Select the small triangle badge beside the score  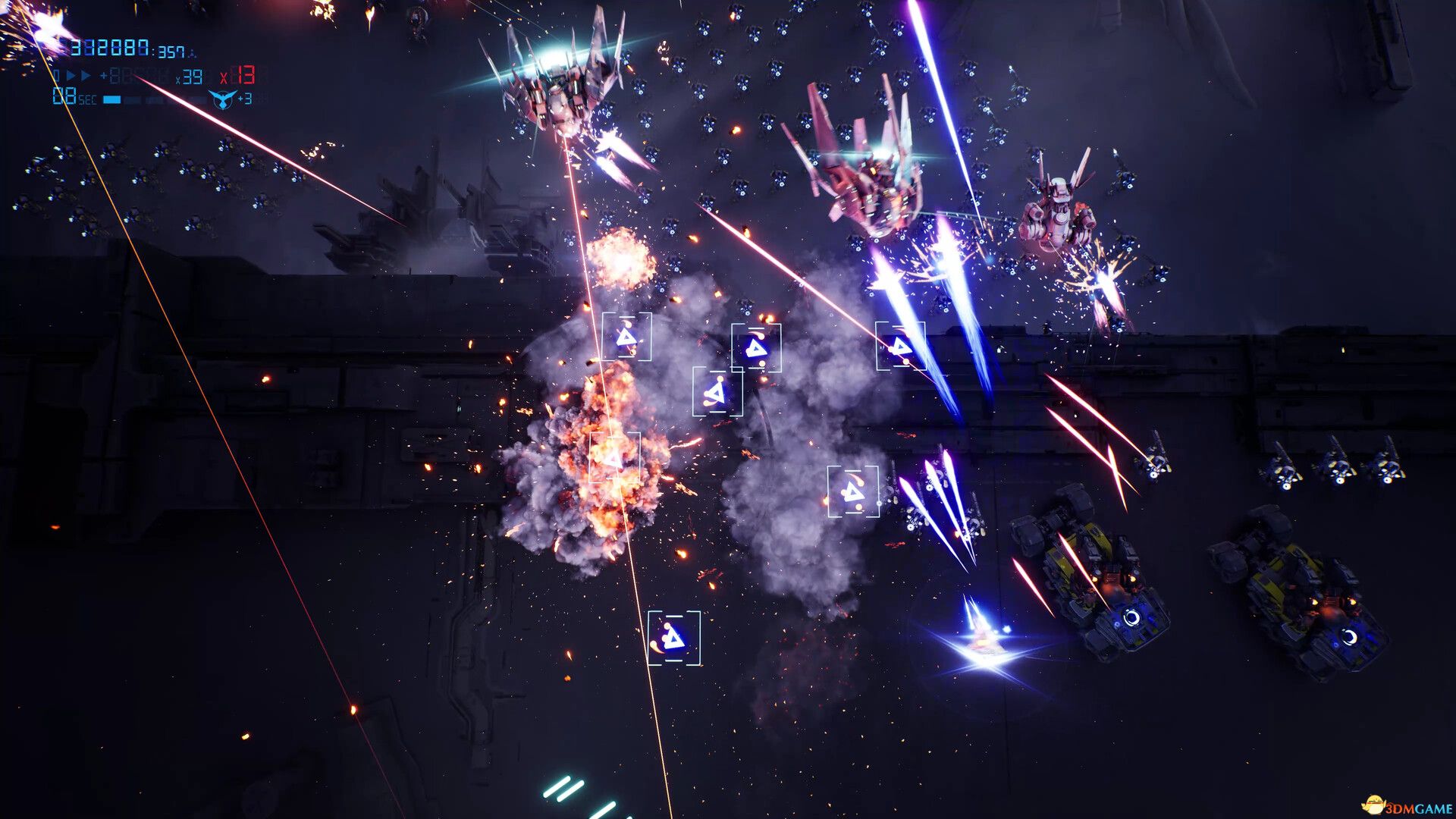[x=192, y=53]
